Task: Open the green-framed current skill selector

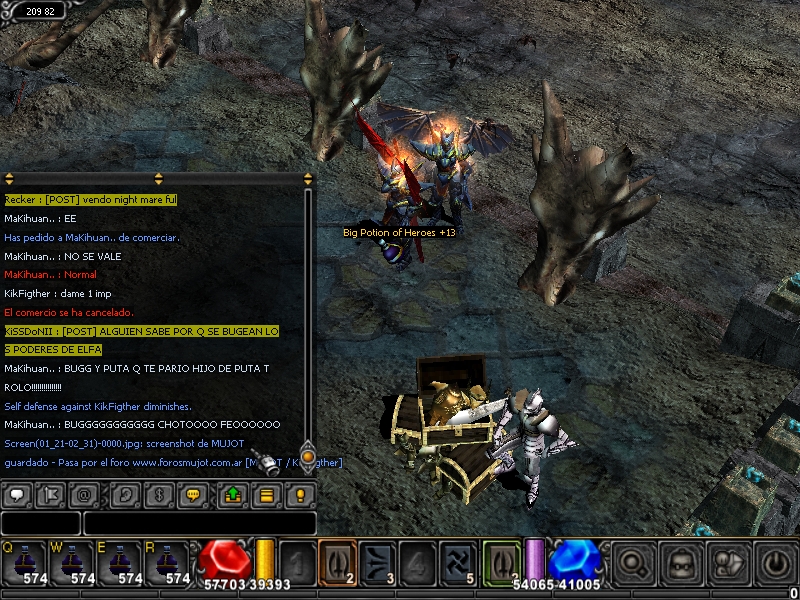Action: point(502,561)
